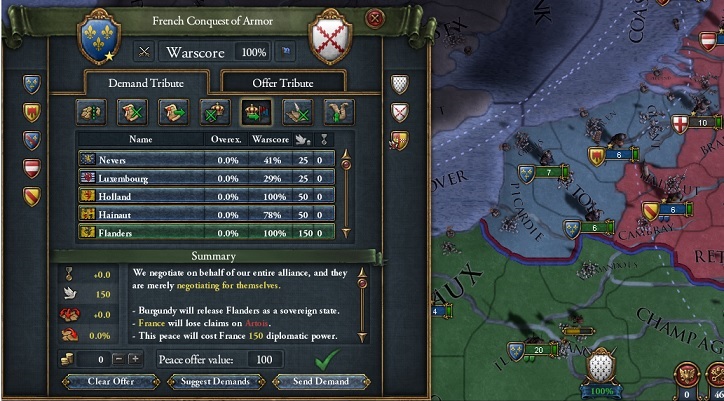Image resolution: width=724 pixels, height=401 pixels.
Task: Choose the Luxembourg entry
Action: click(208, 178)
